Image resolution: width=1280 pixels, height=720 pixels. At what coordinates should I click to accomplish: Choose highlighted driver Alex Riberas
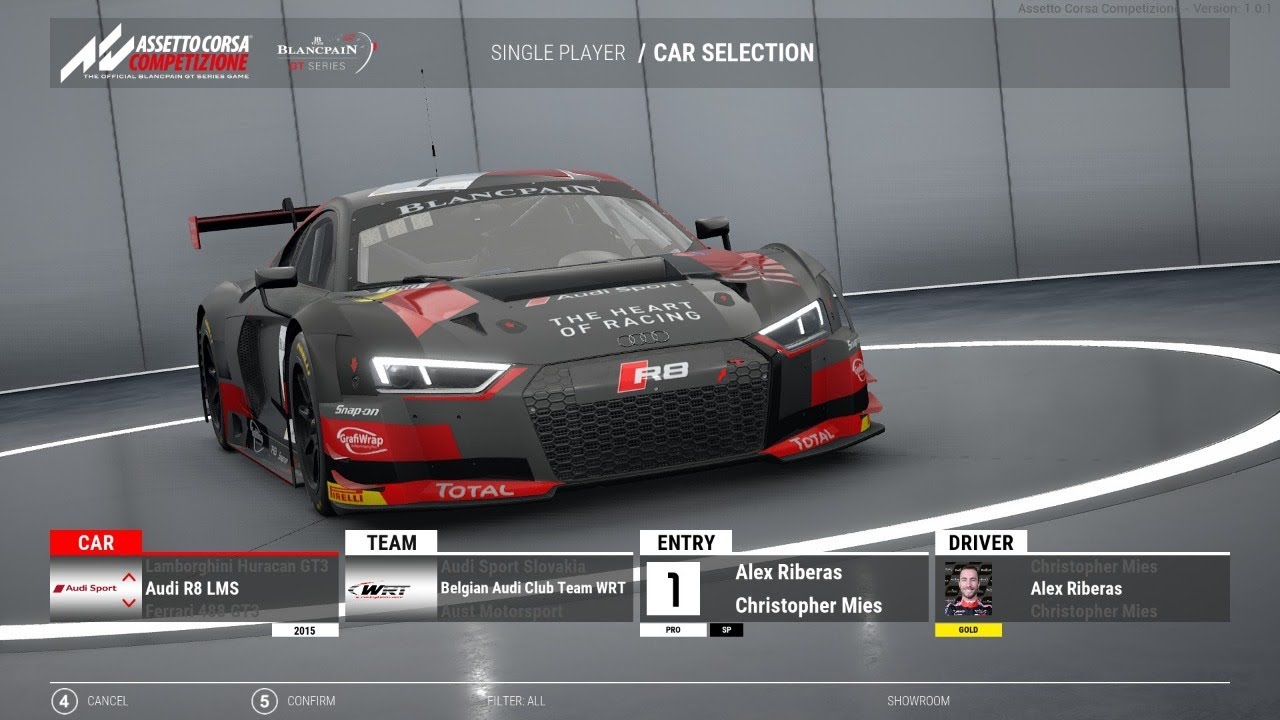[x=1076, y=588]
